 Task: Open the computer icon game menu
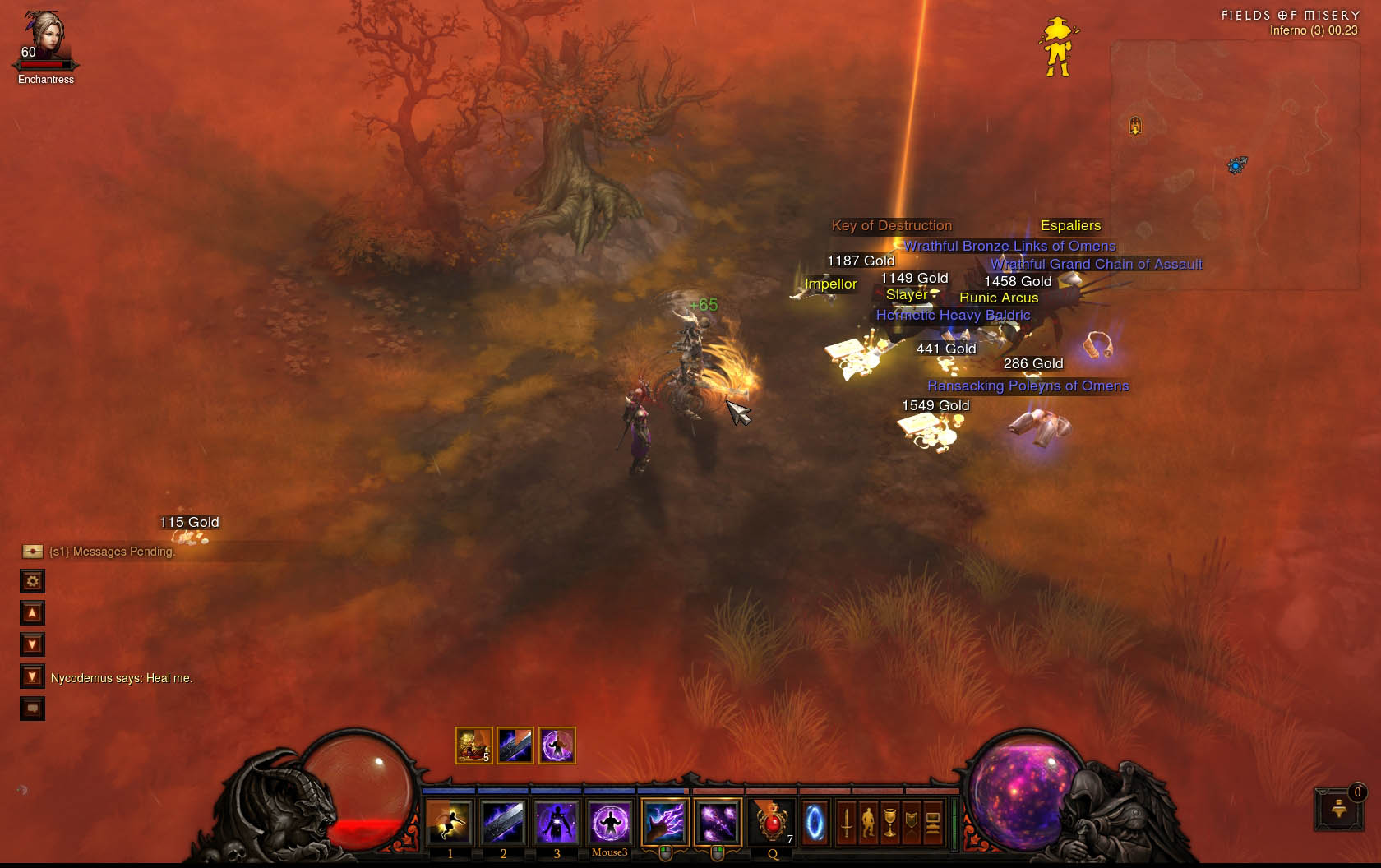click(x=932, y=821)
